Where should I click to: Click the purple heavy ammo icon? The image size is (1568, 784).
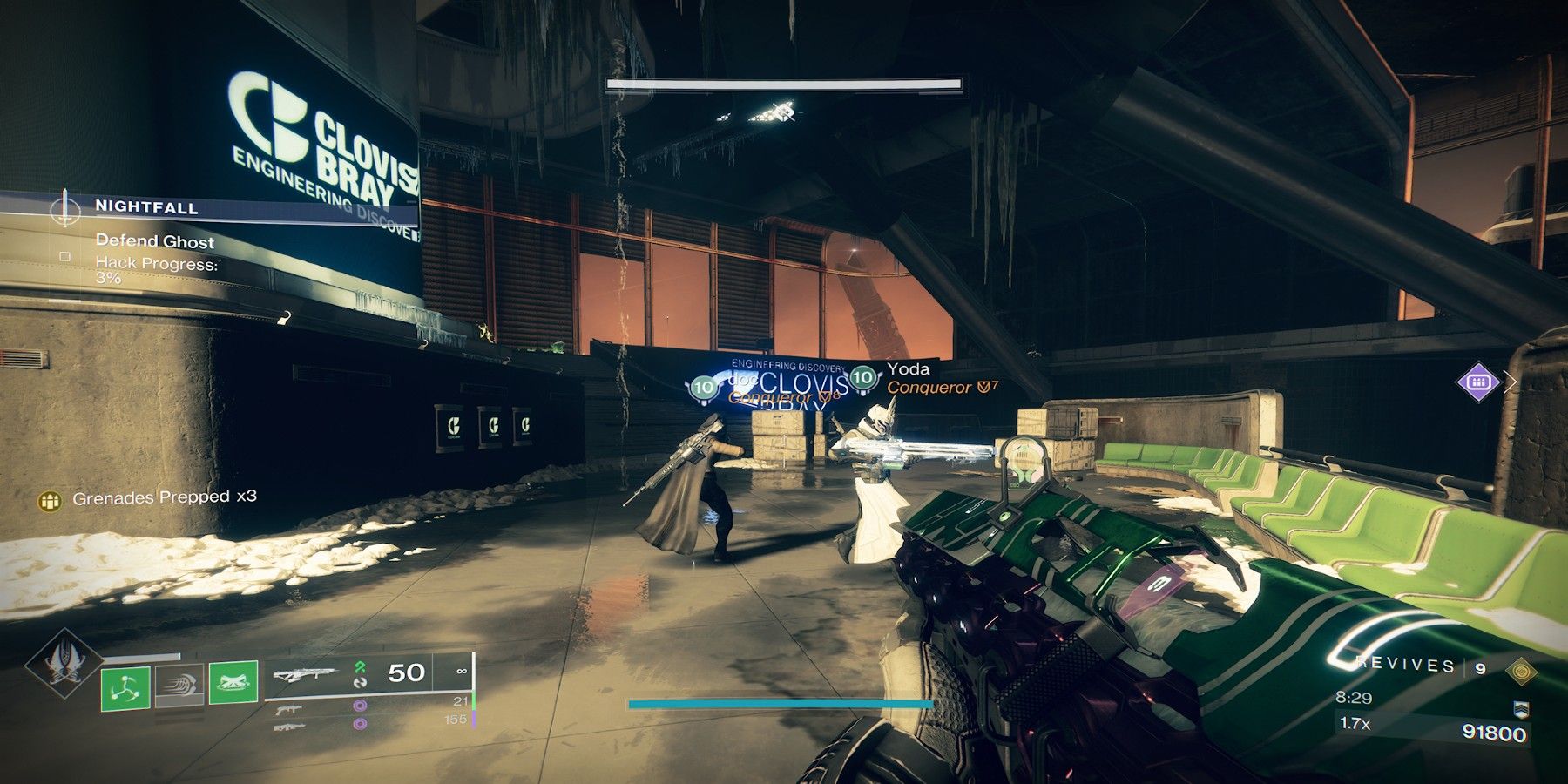click(x=362, y=724)
